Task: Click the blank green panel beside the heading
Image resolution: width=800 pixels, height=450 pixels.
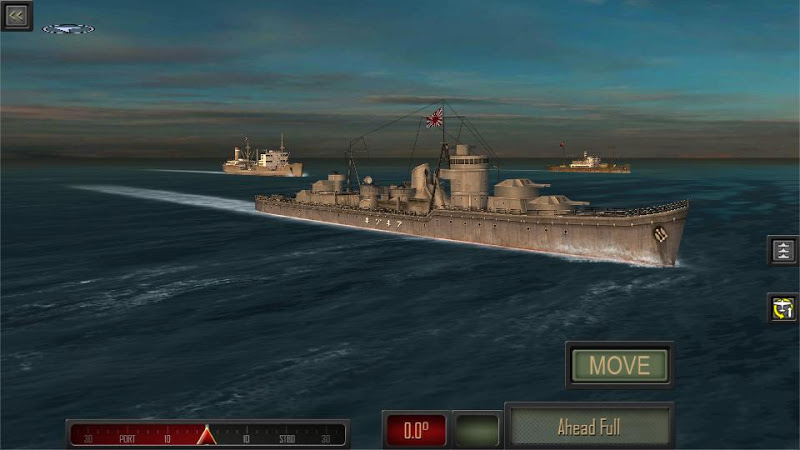Action: [x=476, y=430]
